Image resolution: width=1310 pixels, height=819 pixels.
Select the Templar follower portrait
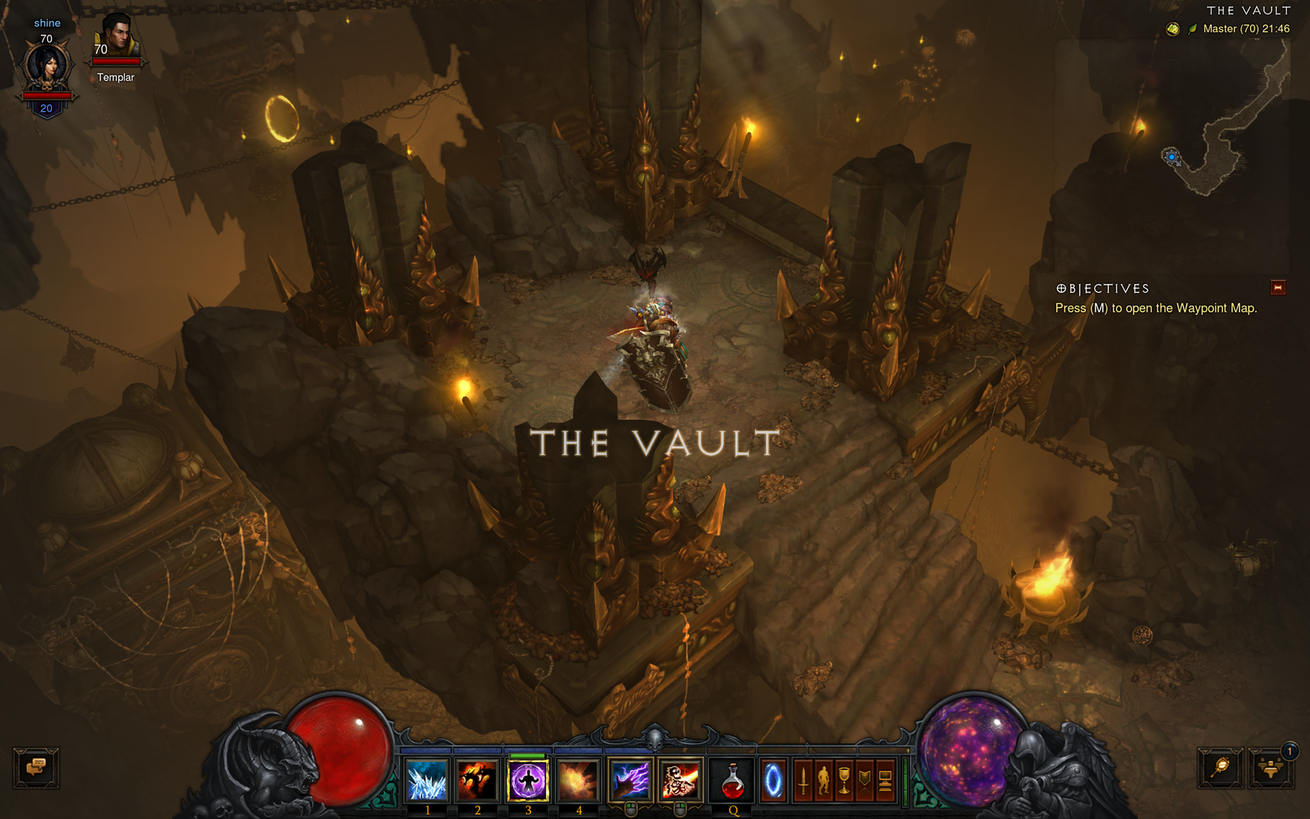(x=117, y=38)
